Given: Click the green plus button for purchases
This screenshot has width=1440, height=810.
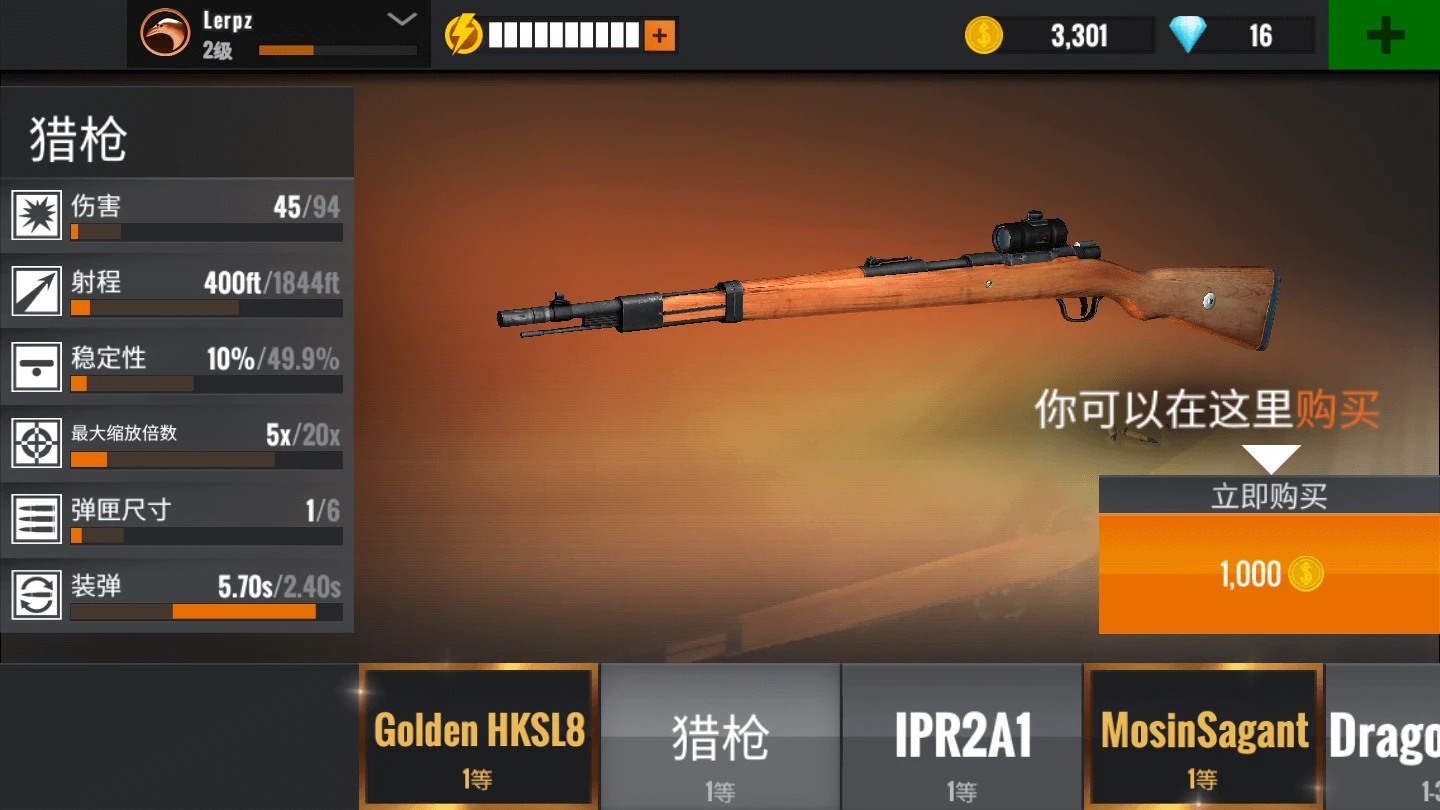Looking at the screenshot, I should click(x=1384, y=35).
